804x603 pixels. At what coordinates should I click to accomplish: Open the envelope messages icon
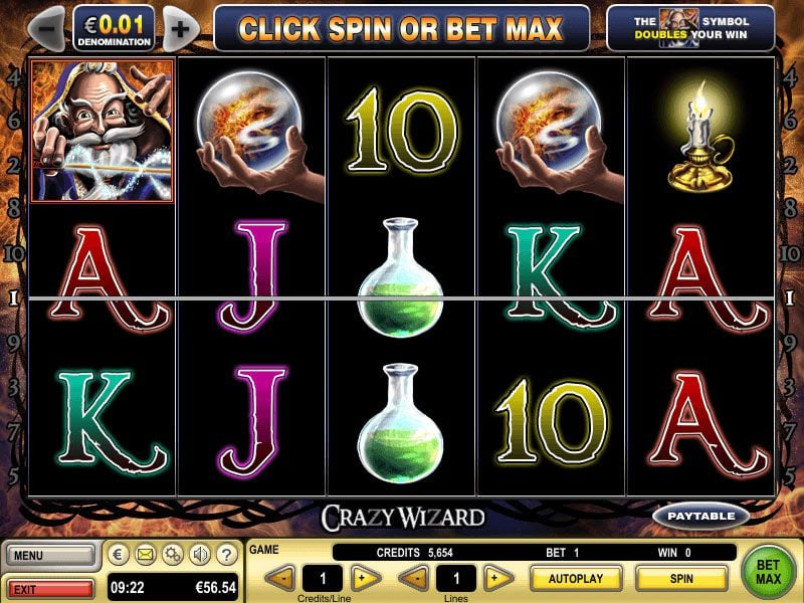pyautogui.click(x=145, y=554)
